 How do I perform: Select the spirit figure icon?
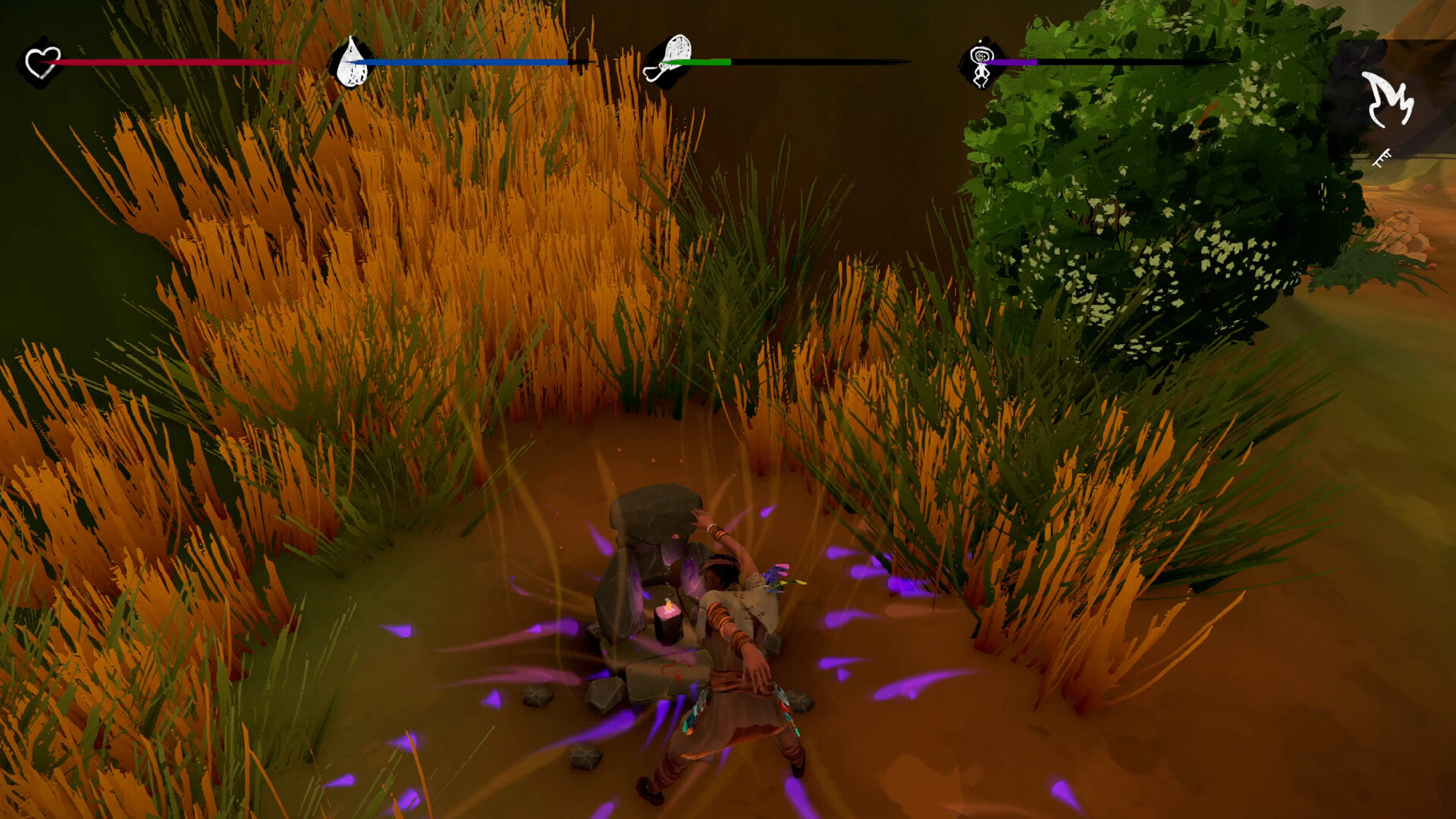(x=981, y=64)
